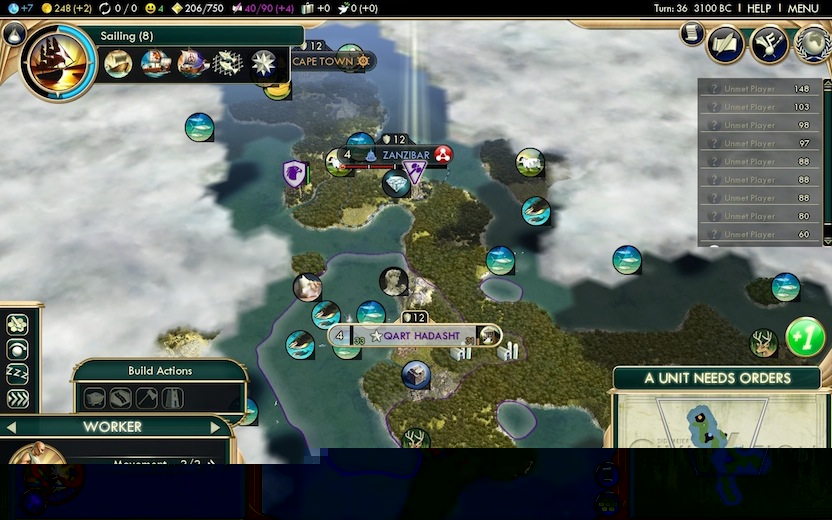Open the diplomacy globe overview
This screenshot has width=832, height=520.
point(812,43)
